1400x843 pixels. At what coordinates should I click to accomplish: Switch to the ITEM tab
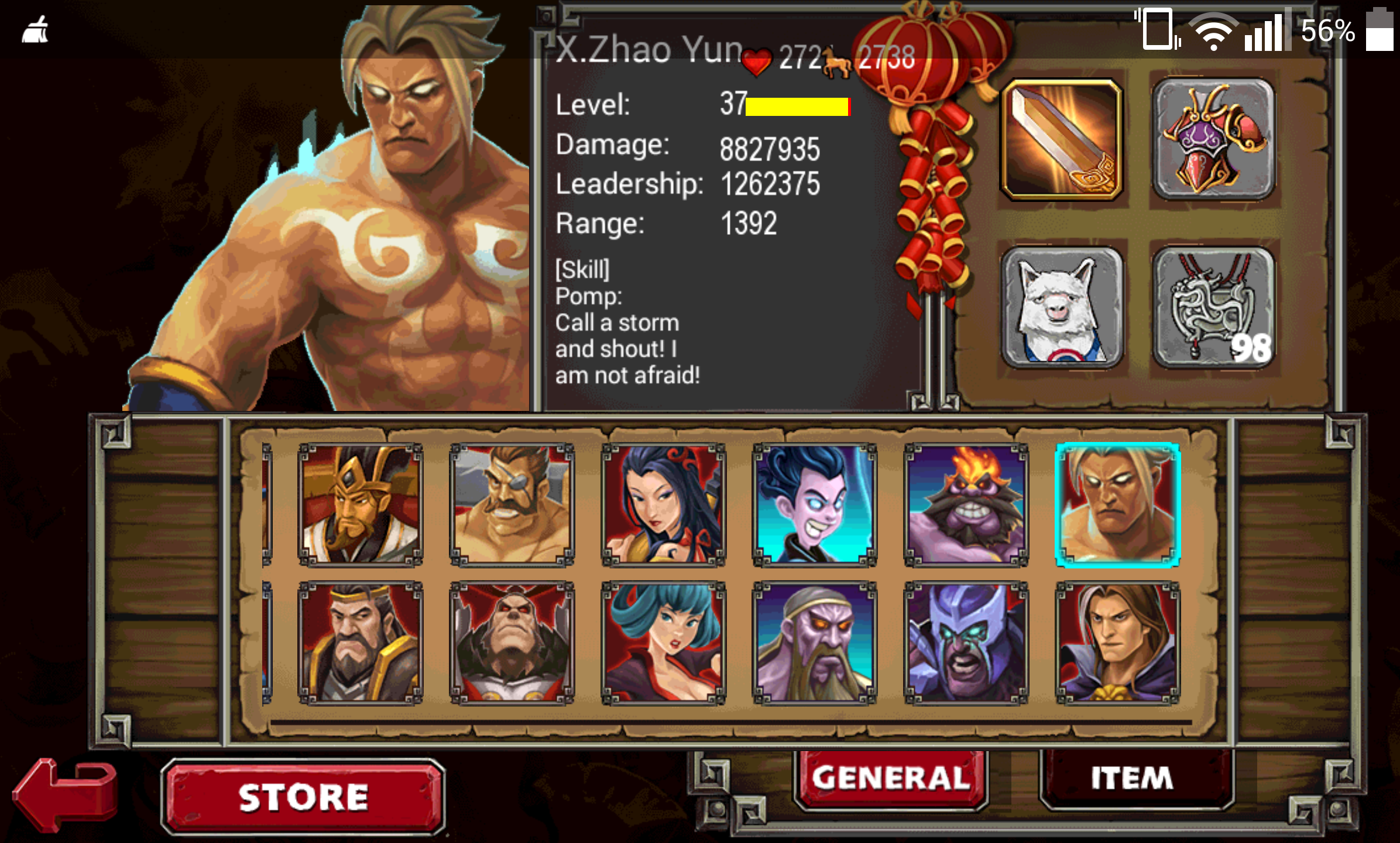coord(1132,779)
